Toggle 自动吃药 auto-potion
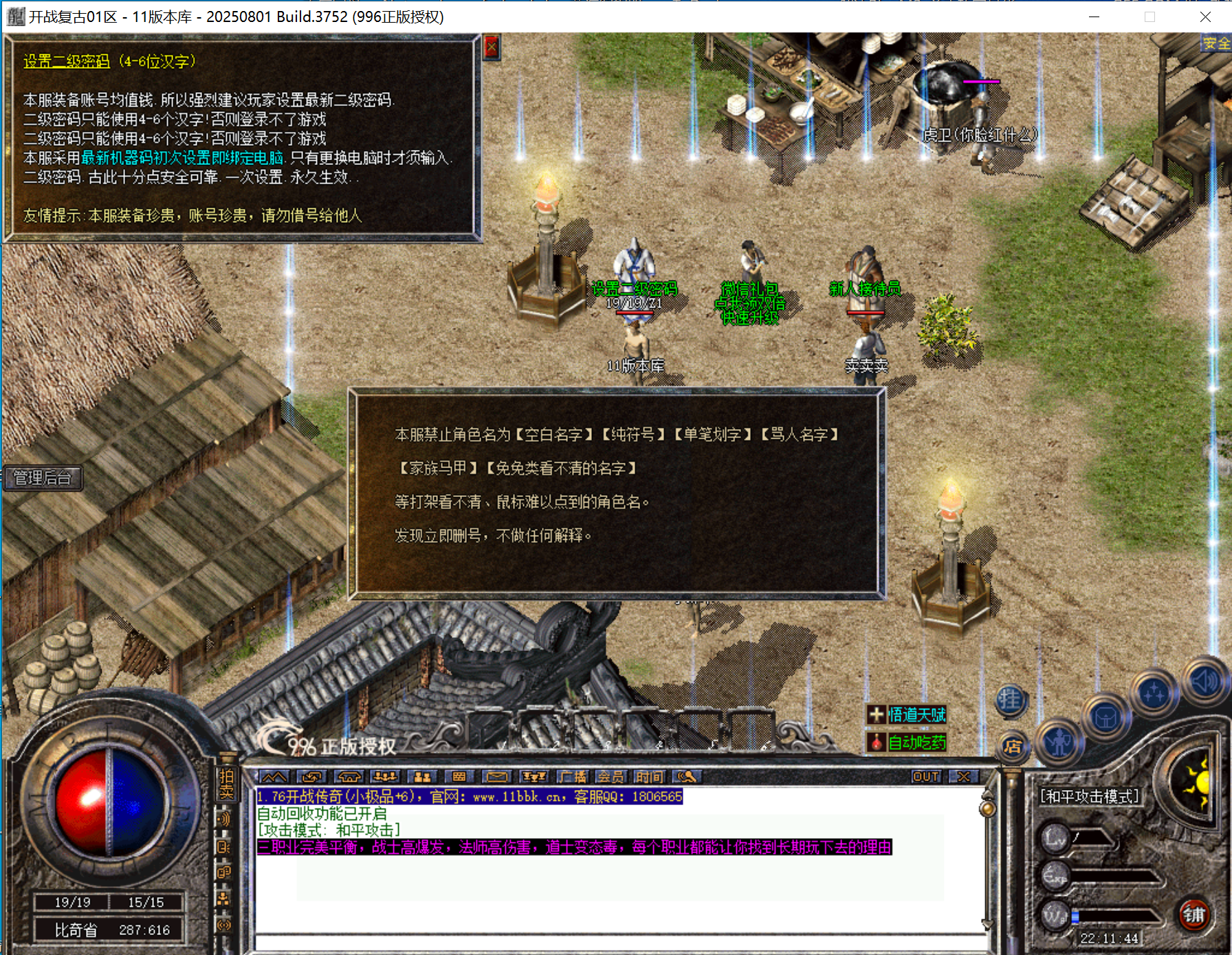The height and width of the screenshot is (955, 1232). point(916,743)
